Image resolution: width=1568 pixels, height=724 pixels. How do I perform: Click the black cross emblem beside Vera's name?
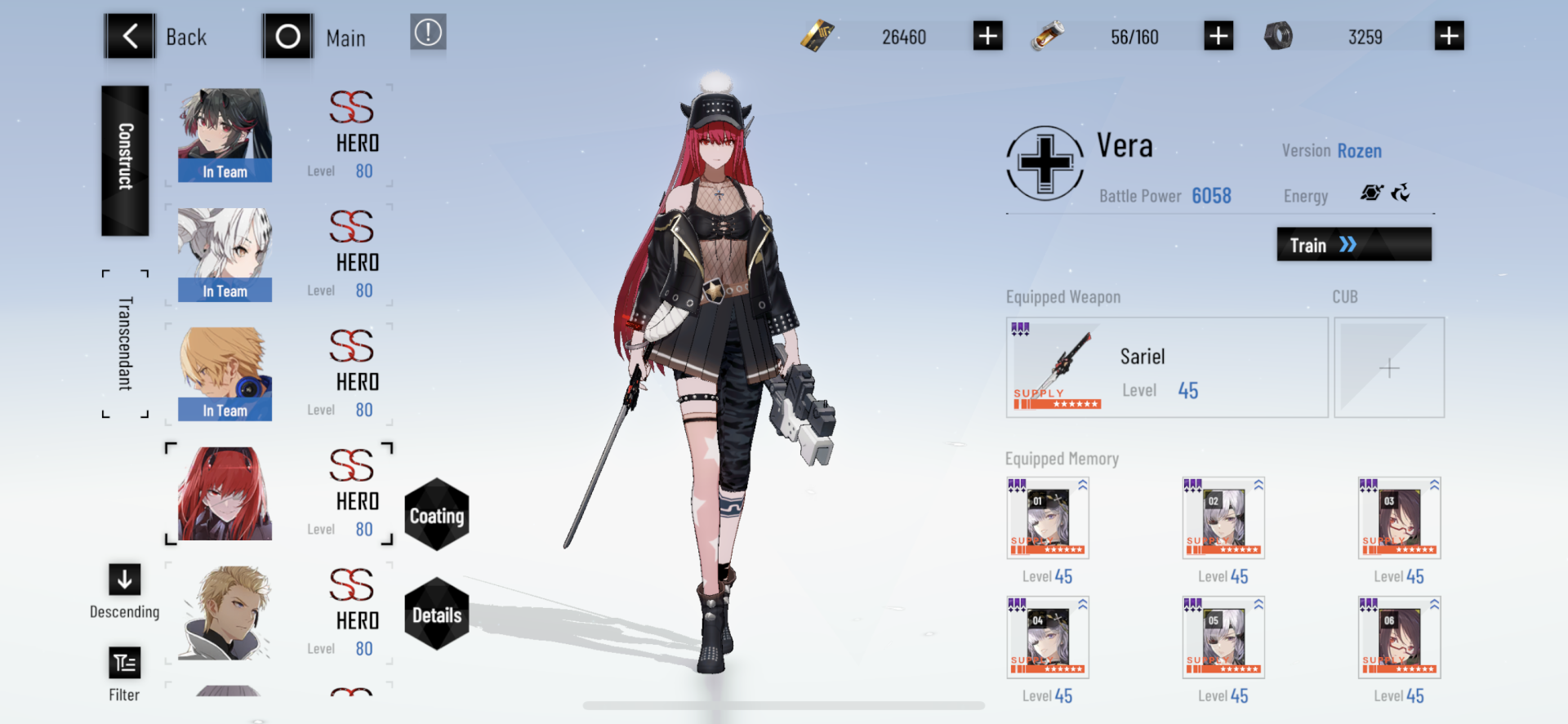point(1045,163)
